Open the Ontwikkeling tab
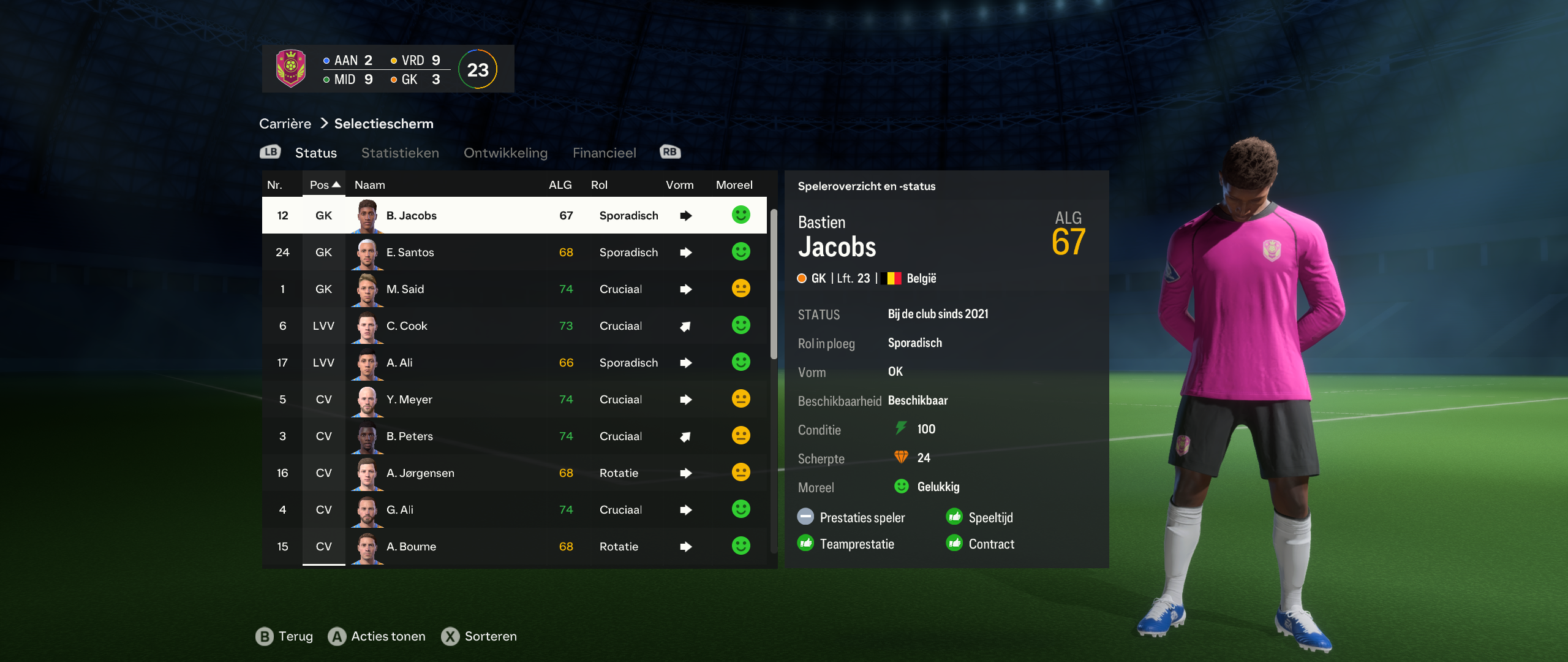This screenshot has width=1568, height=662. click(x=505, y=153)
